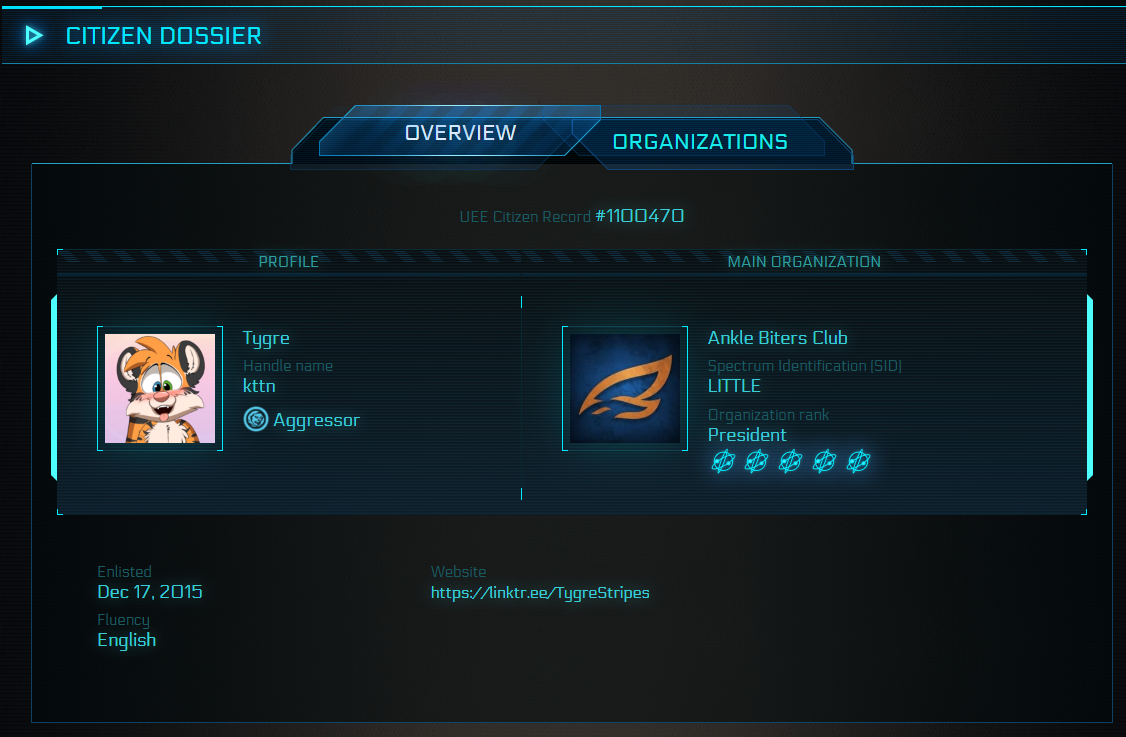This screenshot has width=1126, height=737.
Task: Open the linktr.ee/TygreStripes website link
Action: pyautogui.click(x=540, y=593)
